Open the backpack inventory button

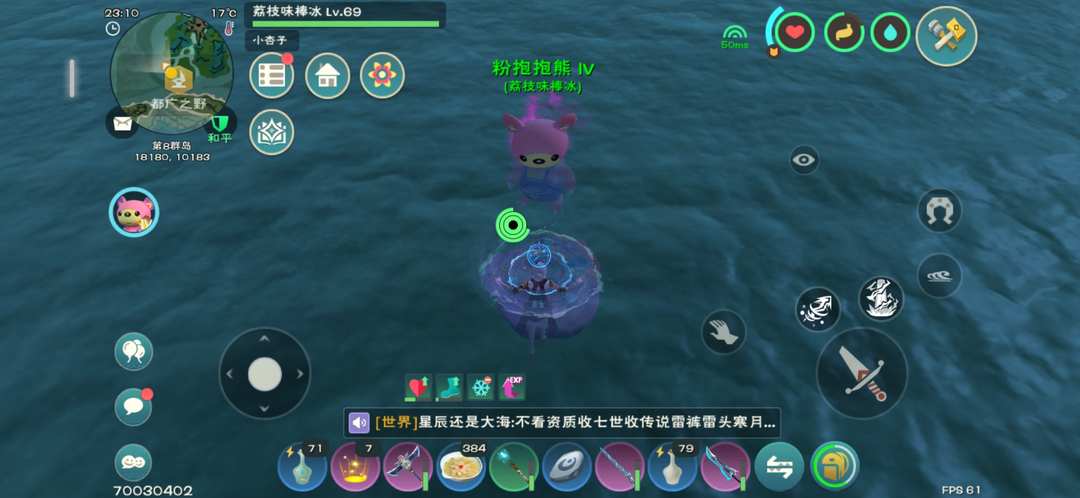click(x=834, y=466)
